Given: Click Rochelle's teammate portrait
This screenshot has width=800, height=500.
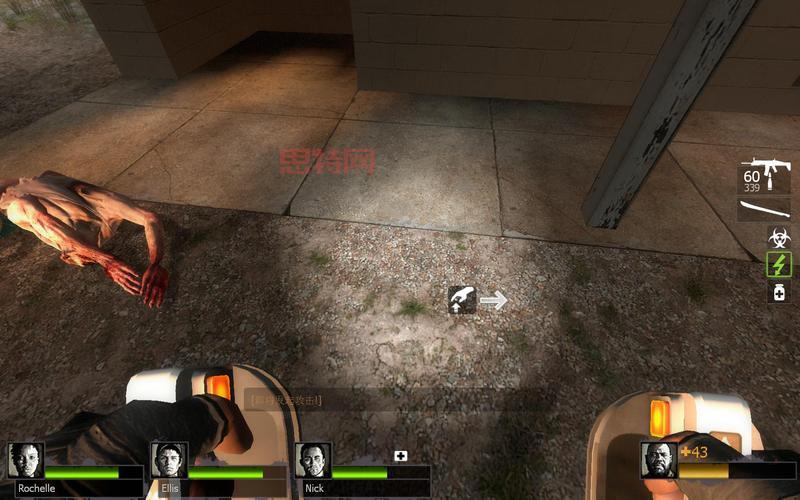Looking at the screenshot, I should (x=26, y=460).
